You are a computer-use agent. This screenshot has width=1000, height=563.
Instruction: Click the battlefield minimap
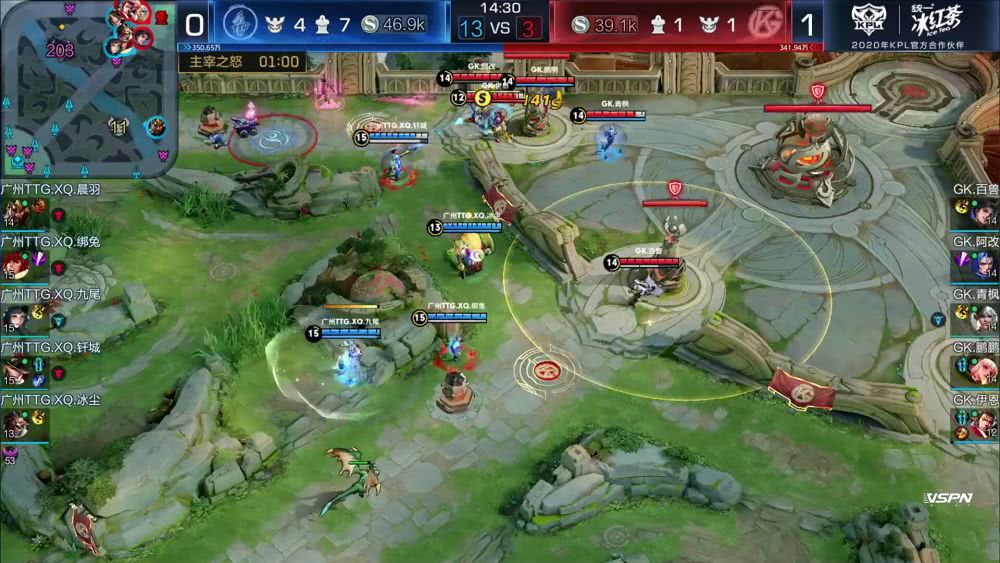coord(88,88)
